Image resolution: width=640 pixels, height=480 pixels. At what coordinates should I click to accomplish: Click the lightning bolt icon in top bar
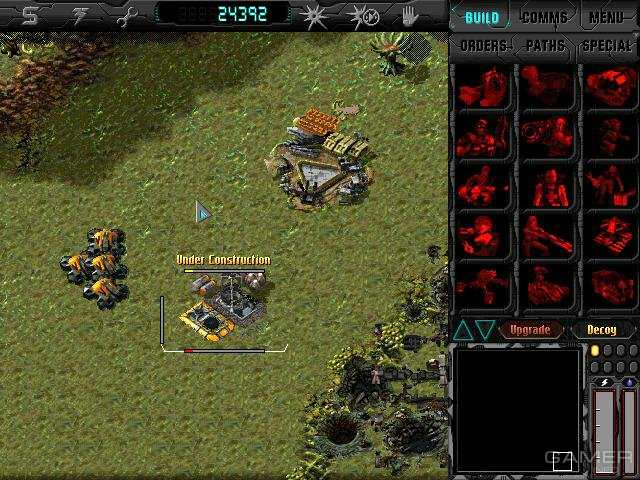[77, 14]
